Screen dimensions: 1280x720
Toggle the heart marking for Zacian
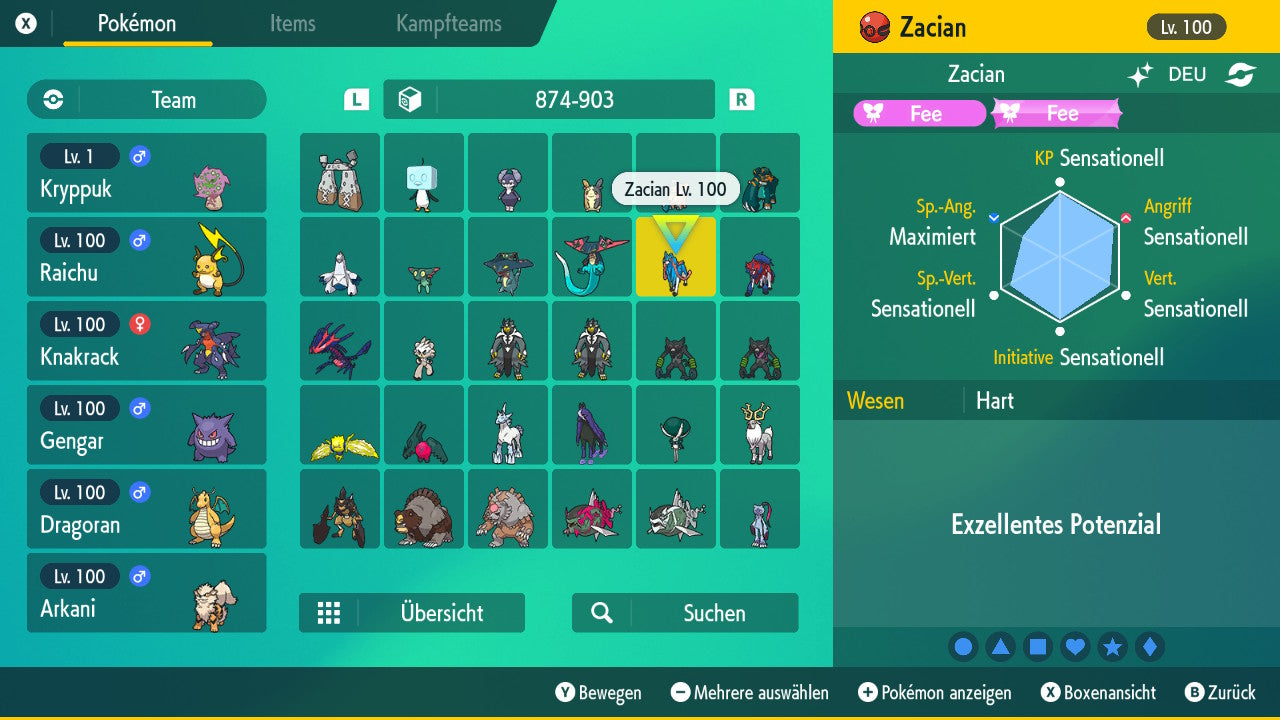tap(1075, 646)
